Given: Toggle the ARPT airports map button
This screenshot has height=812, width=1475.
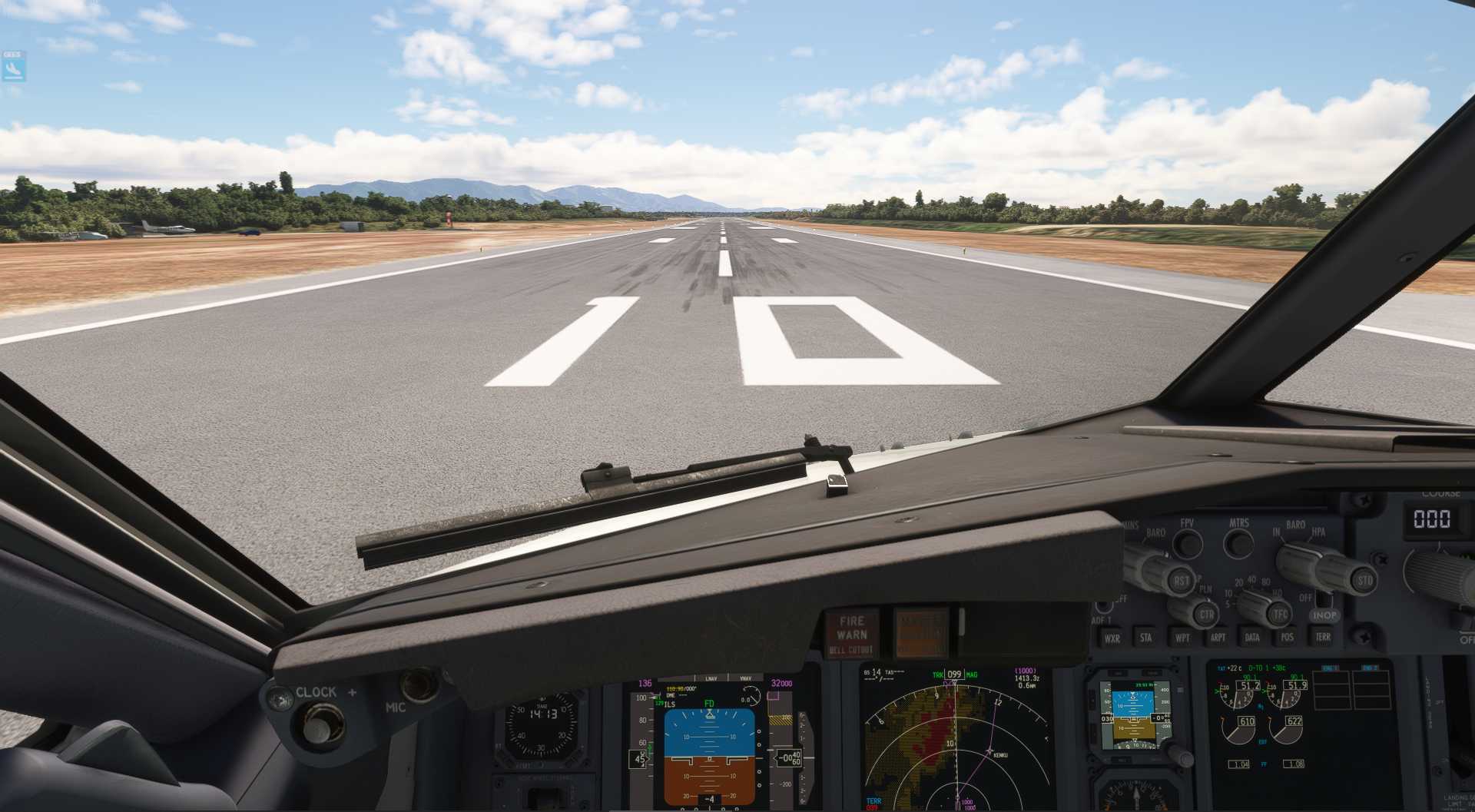Looking at the screenshot, I should pyautogui.click(x=1218, y=637).
